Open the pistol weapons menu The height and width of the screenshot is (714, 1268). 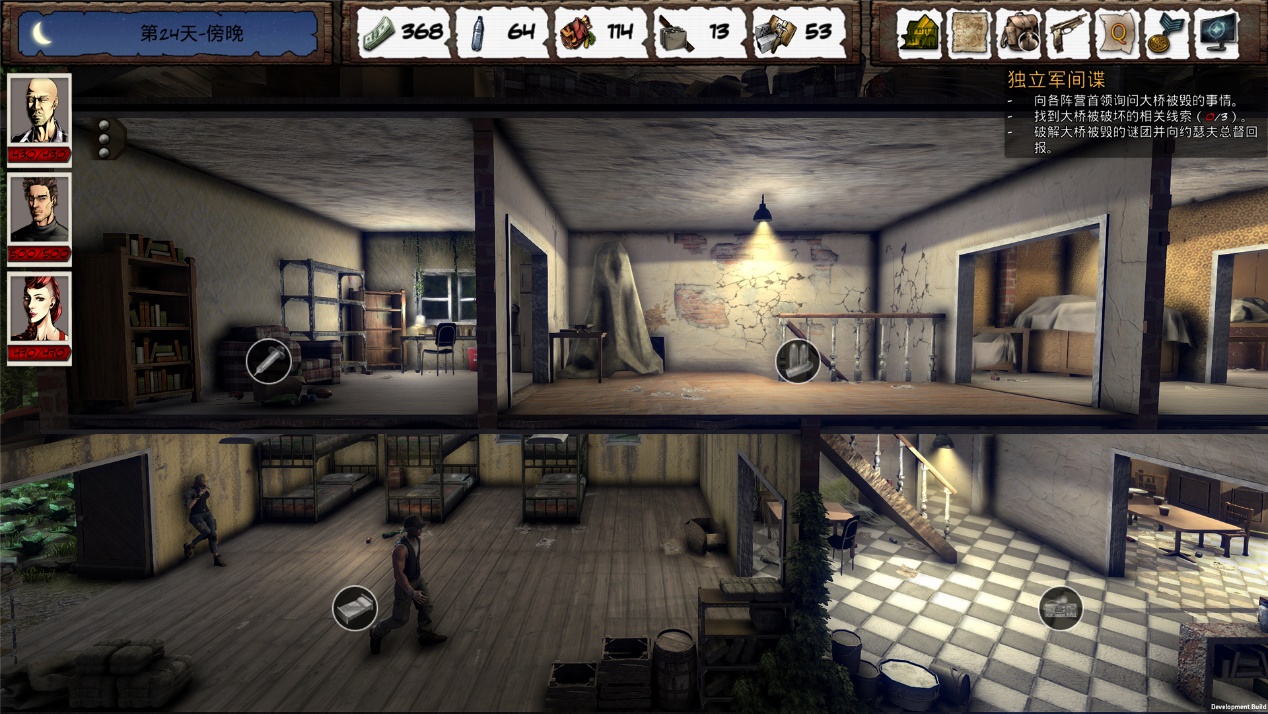coord(1068,34)
